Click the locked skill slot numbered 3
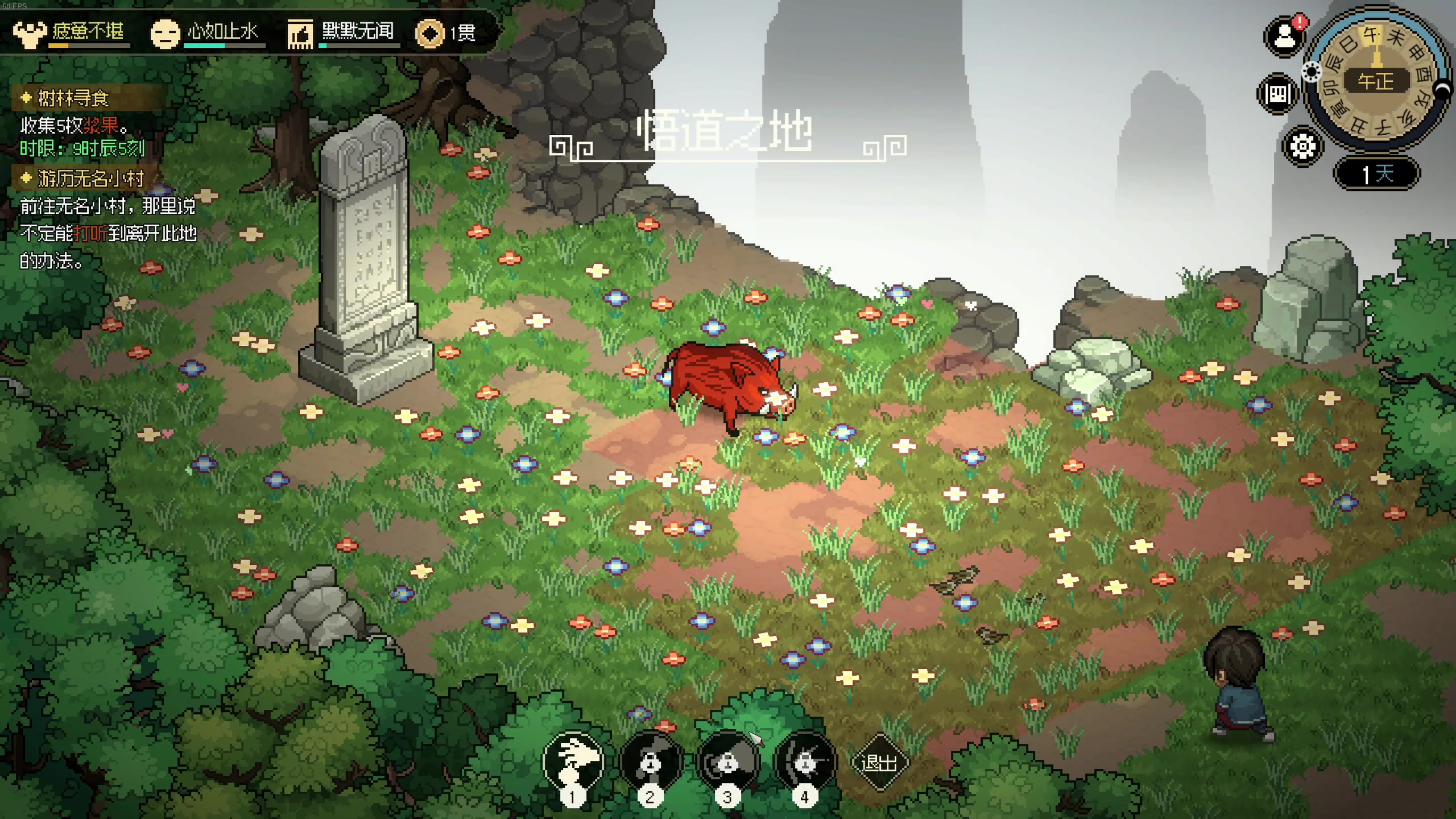Image resolution: width=1456 pixels, height=819 pixels. click(728, 761)
